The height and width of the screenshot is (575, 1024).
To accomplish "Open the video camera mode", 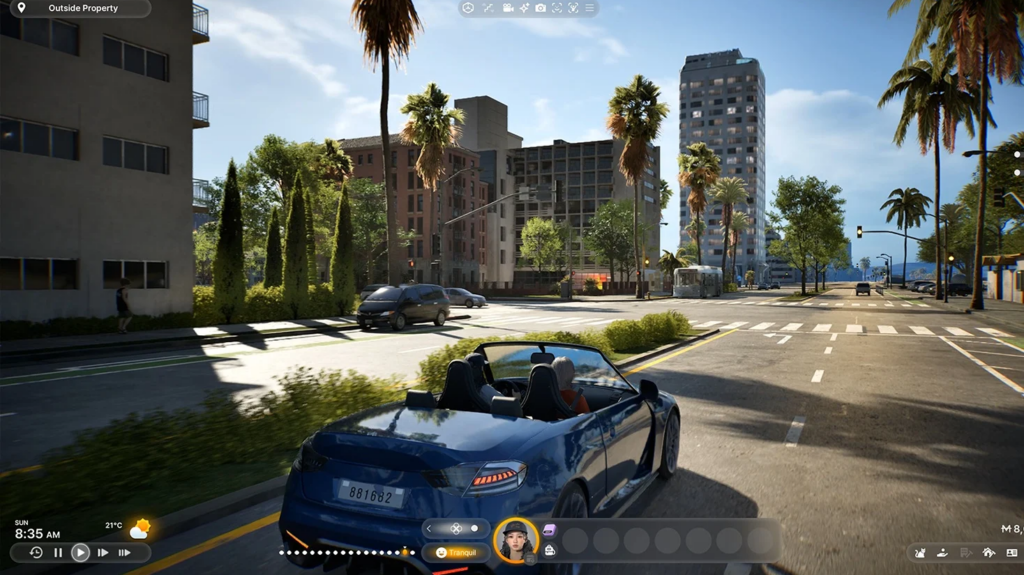I will click(x=508, y=8).
